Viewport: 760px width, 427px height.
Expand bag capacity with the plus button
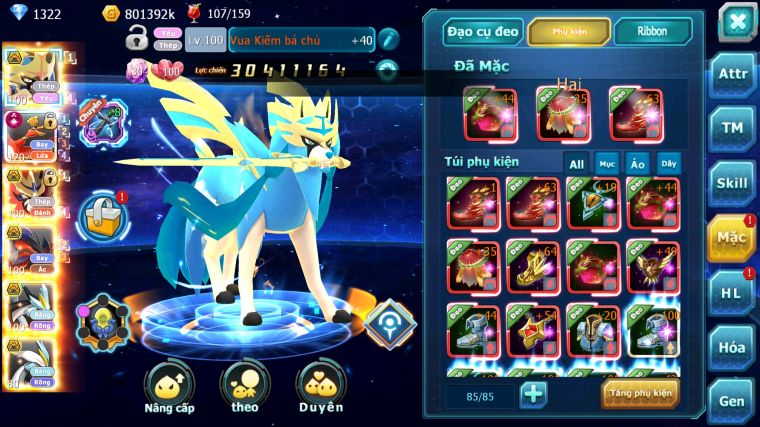534,394
